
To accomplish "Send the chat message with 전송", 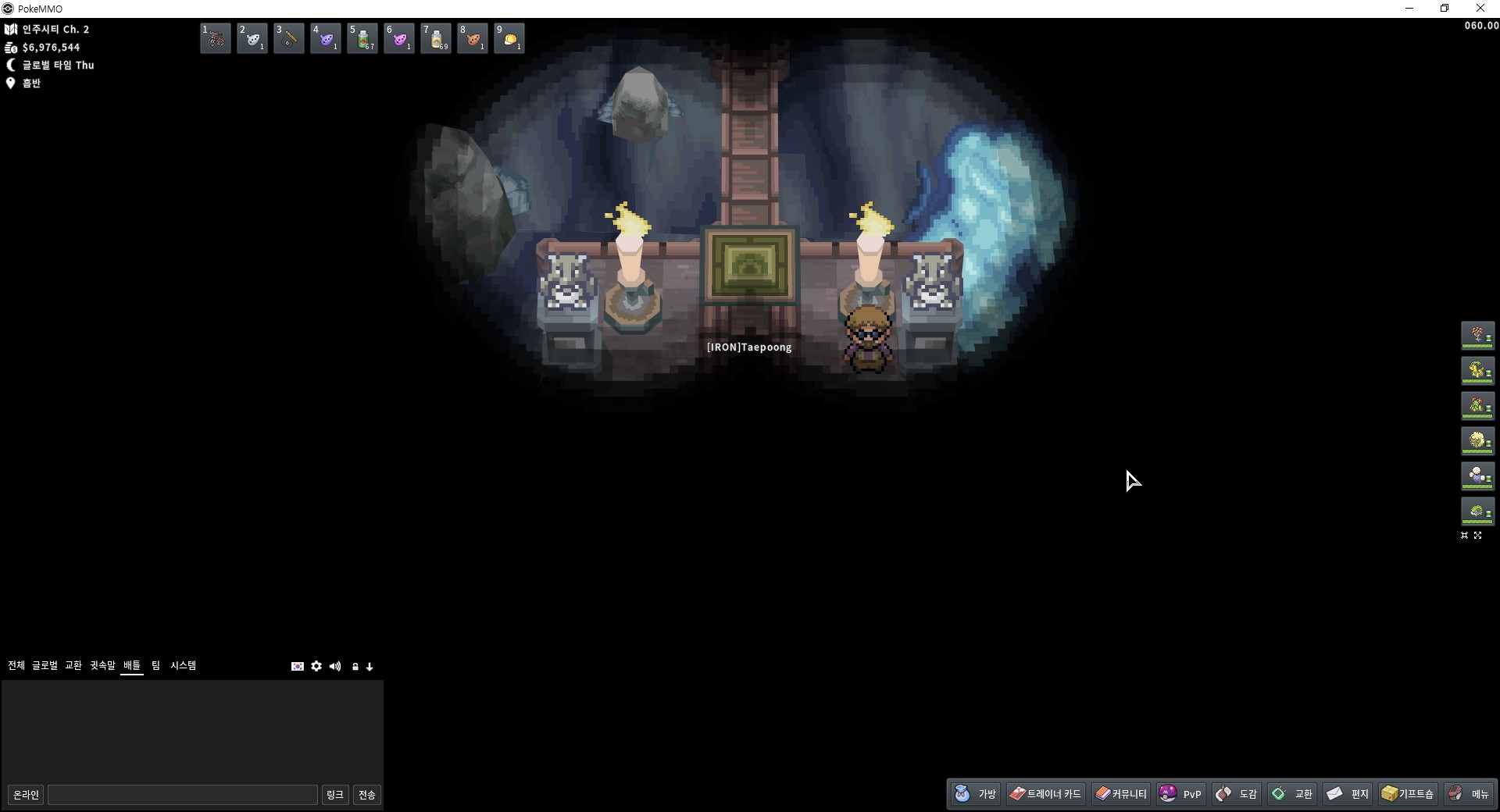I will [367, 795].
